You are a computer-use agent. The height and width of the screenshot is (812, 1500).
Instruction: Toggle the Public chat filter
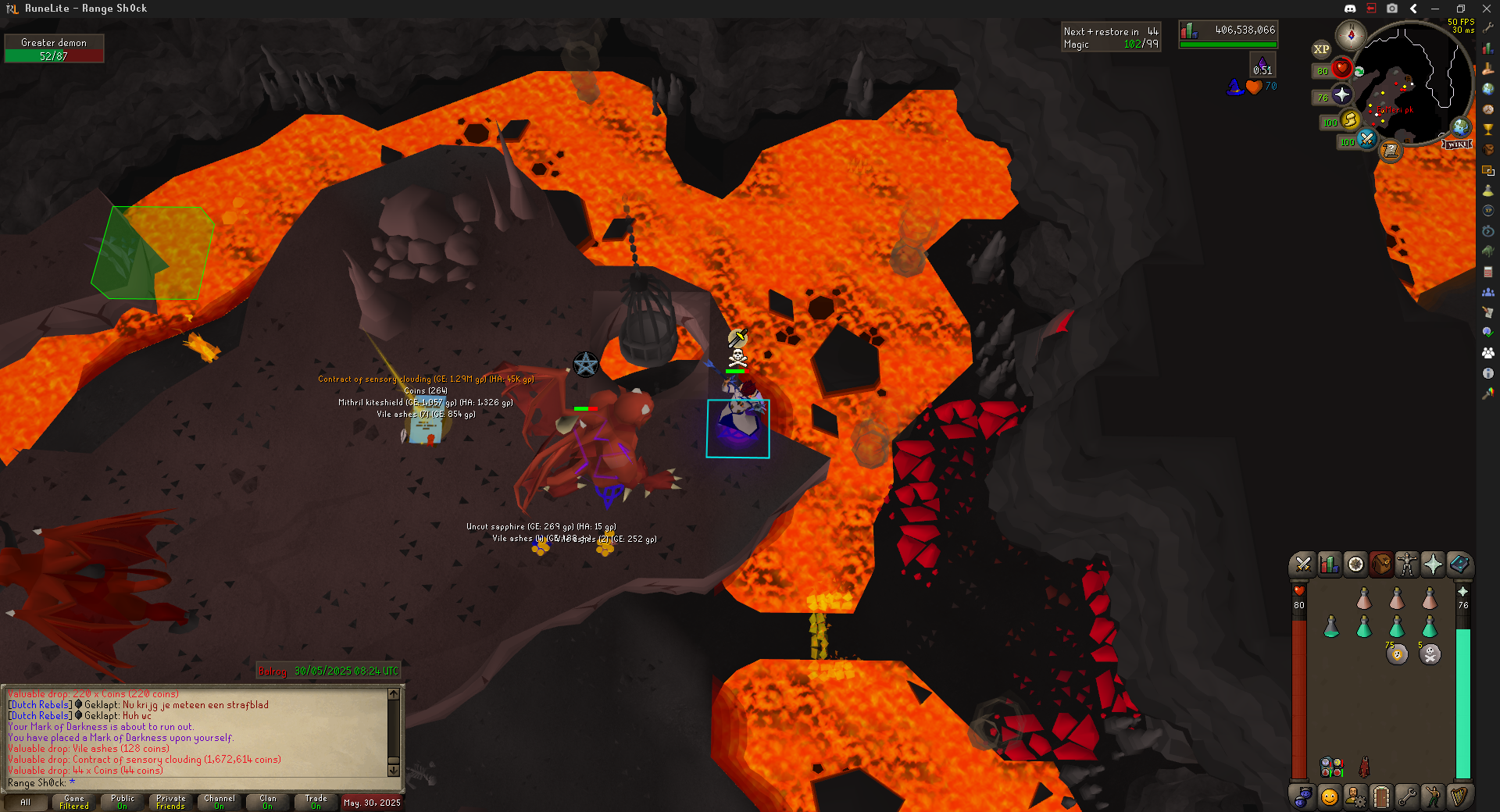123,802
